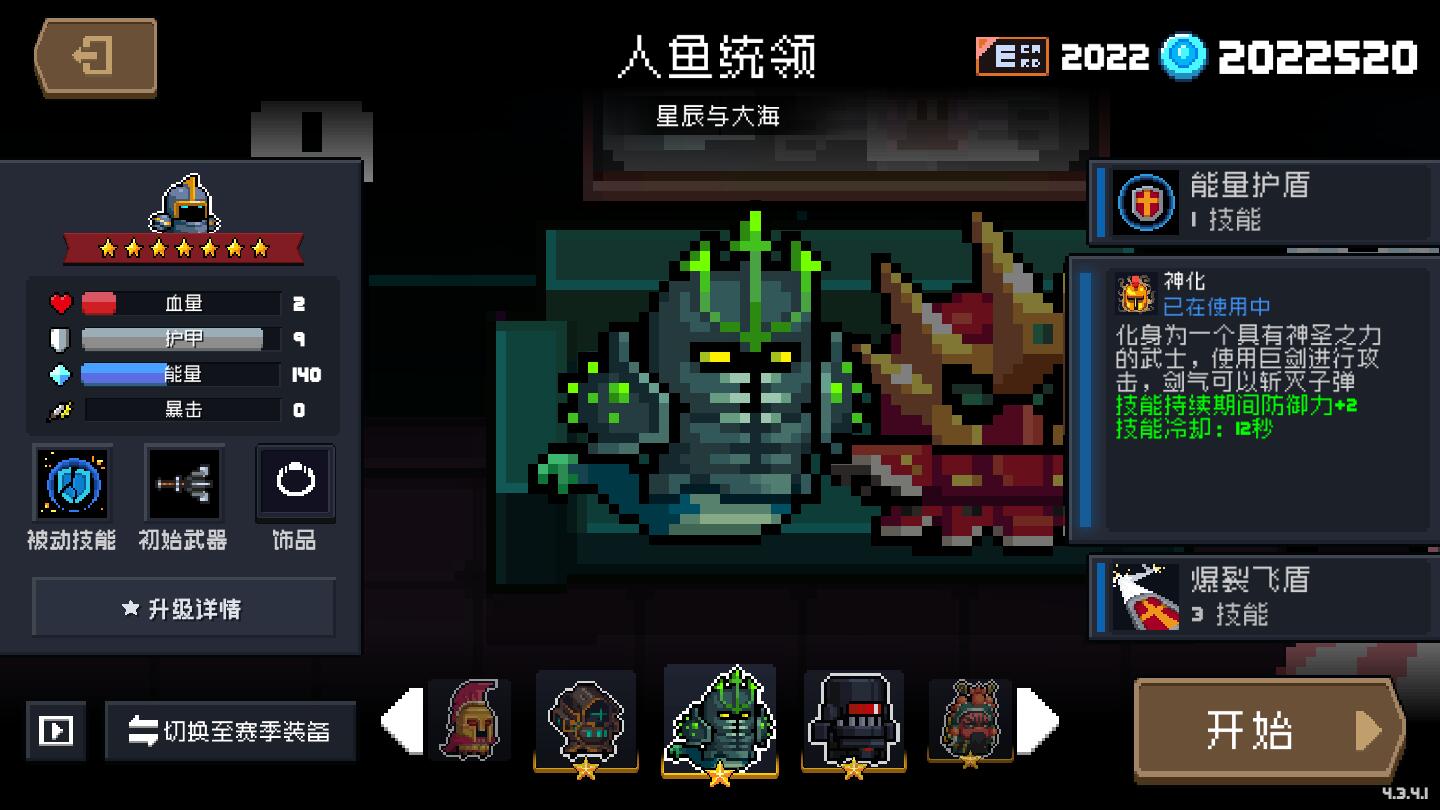Open the 初始武器 starting weapon panel
This screenshot has width=1440, height=810.
click(x=182, y=483)
